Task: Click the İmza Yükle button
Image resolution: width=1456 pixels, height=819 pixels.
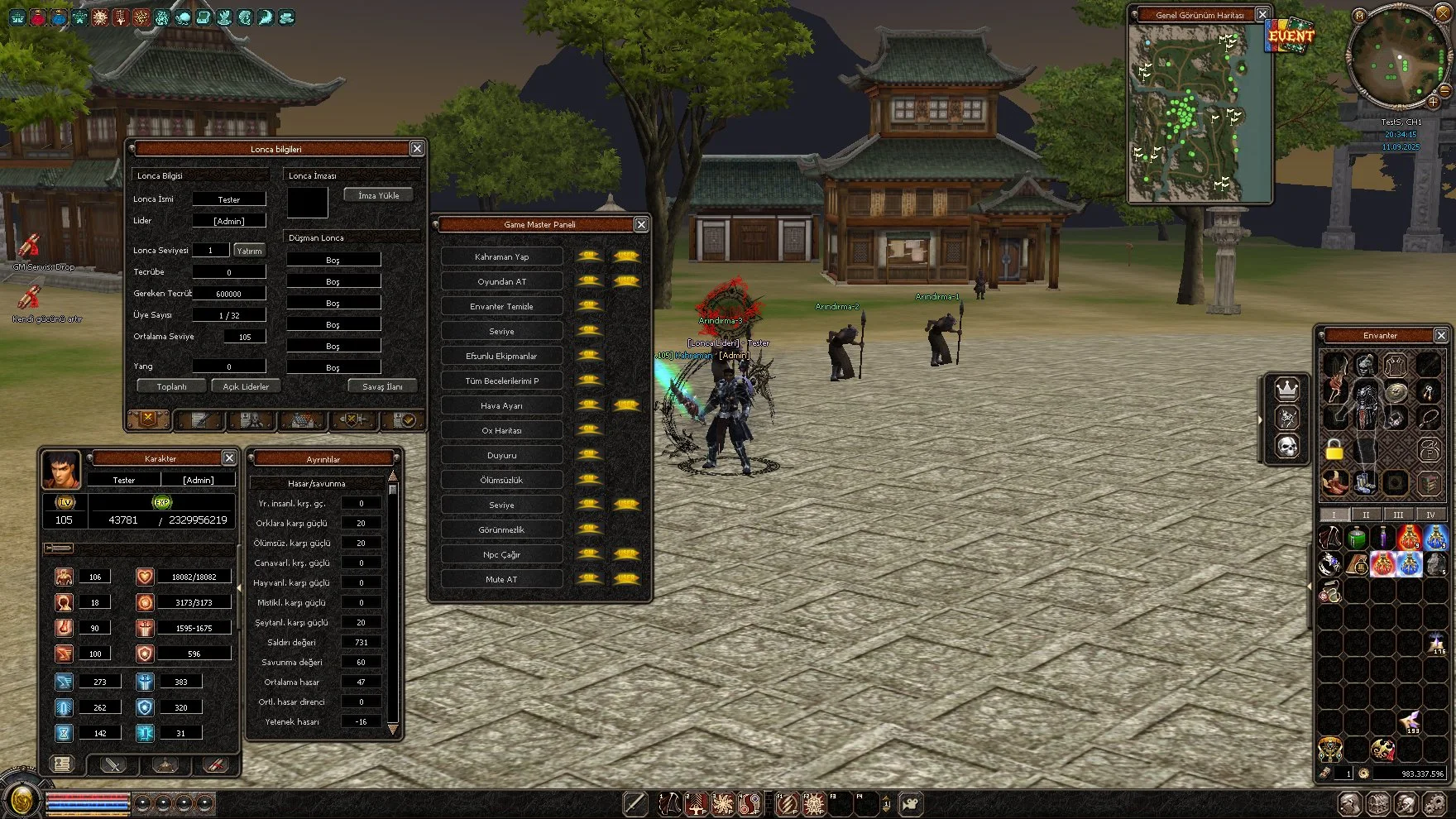Action: tap(378, 195)
